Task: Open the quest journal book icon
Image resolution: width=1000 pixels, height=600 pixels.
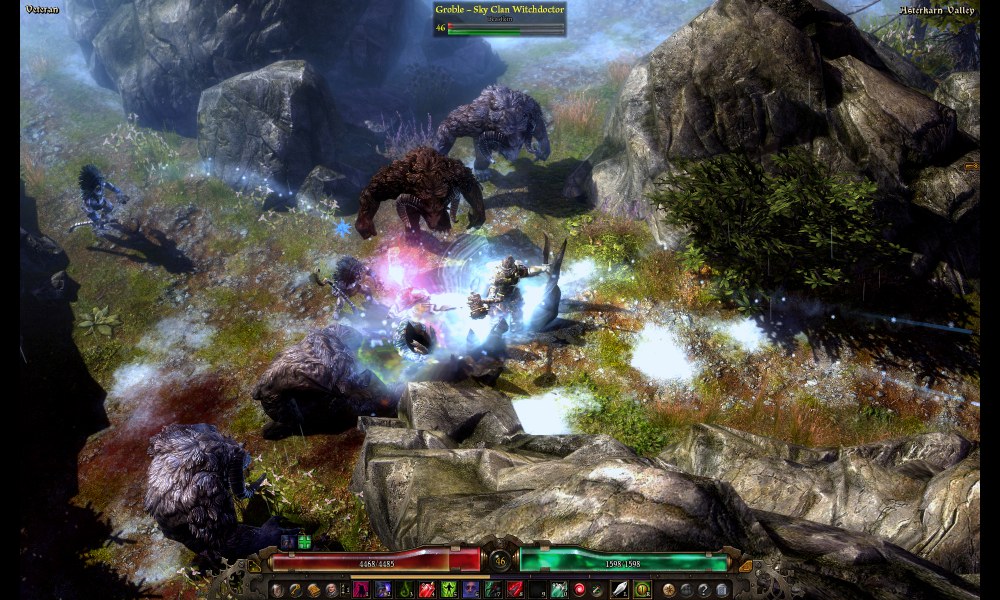Action: [314, 590]
